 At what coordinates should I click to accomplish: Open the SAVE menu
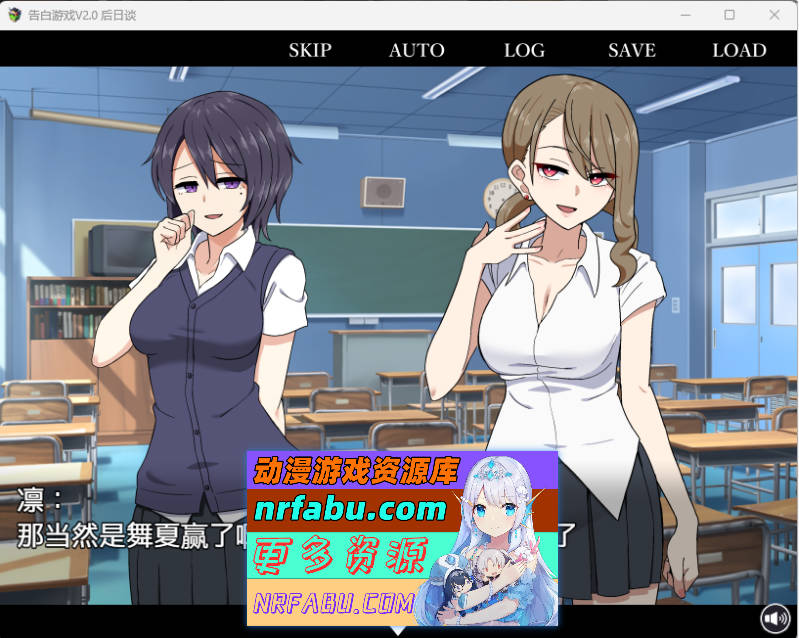pos(632,50)
